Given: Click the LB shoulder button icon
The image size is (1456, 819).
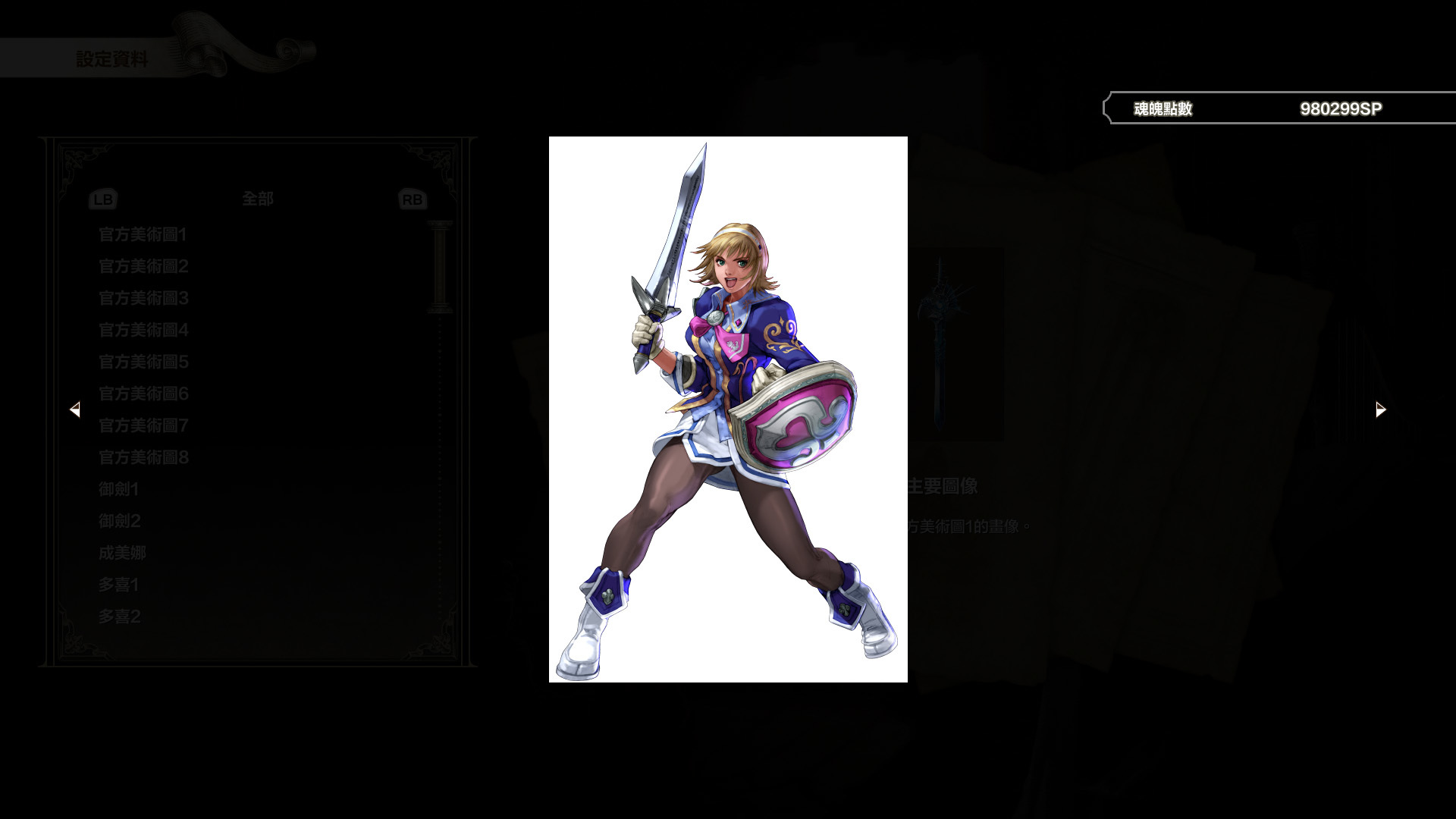Looking at the screenshot, I should click(103, 199).
